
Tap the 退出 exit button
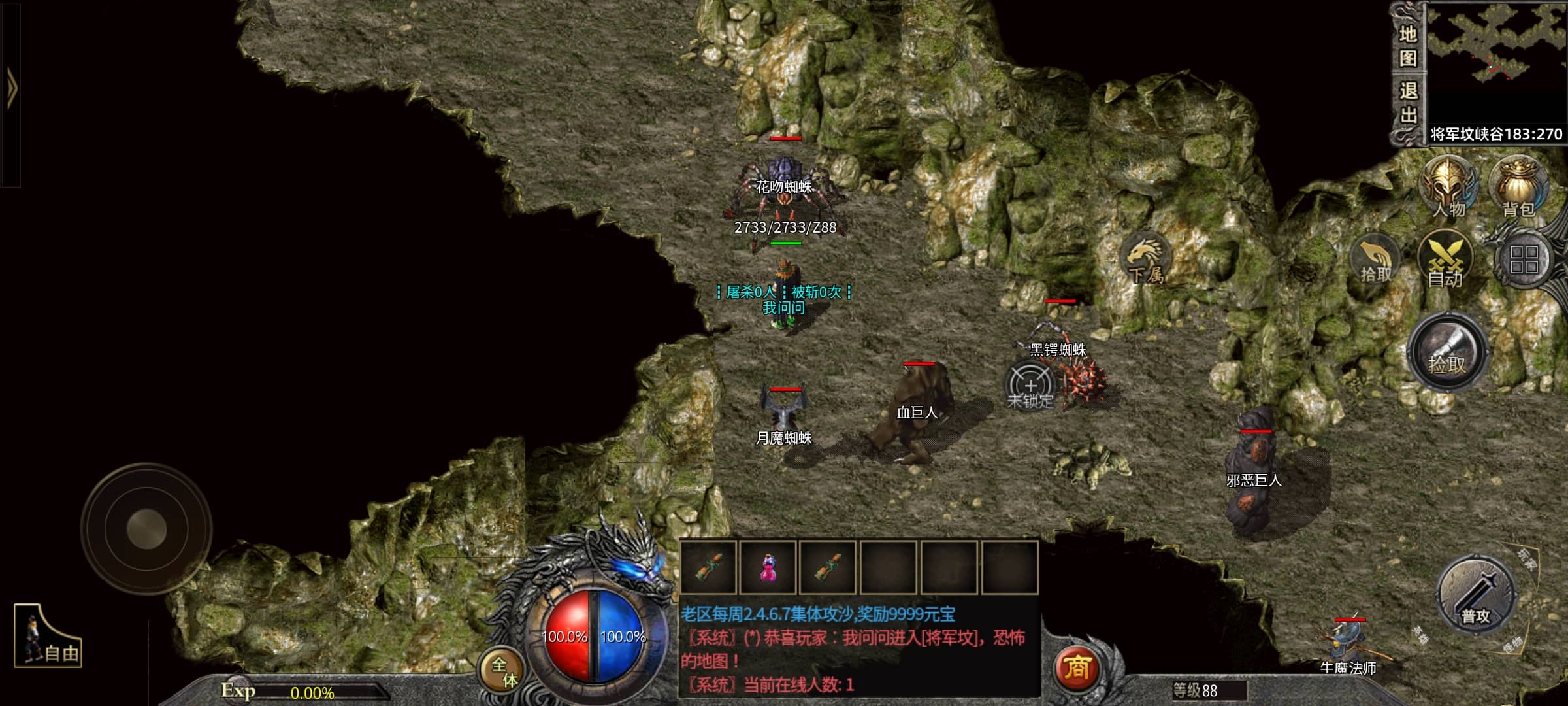click(x=1408, y=103)
